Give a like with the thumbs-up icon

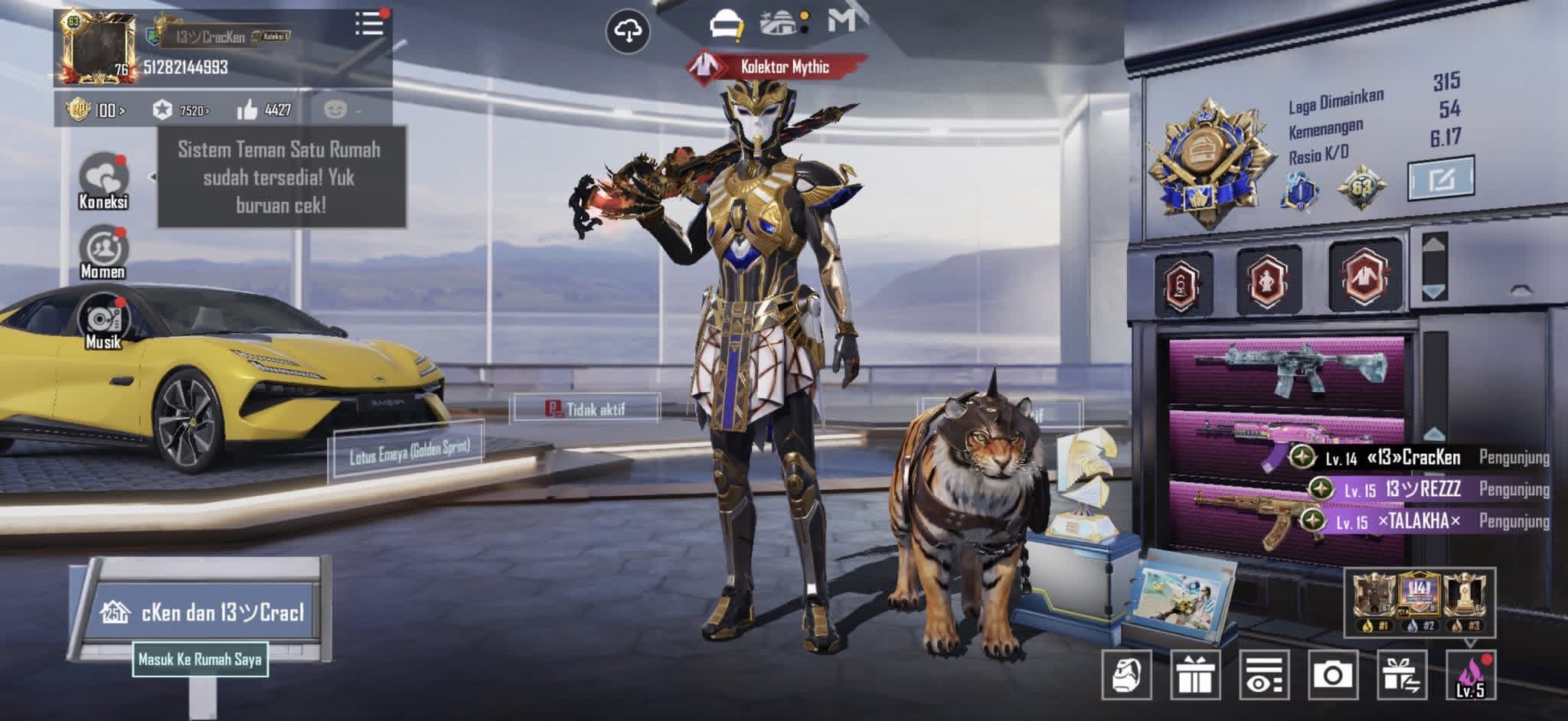coord(247,110)
